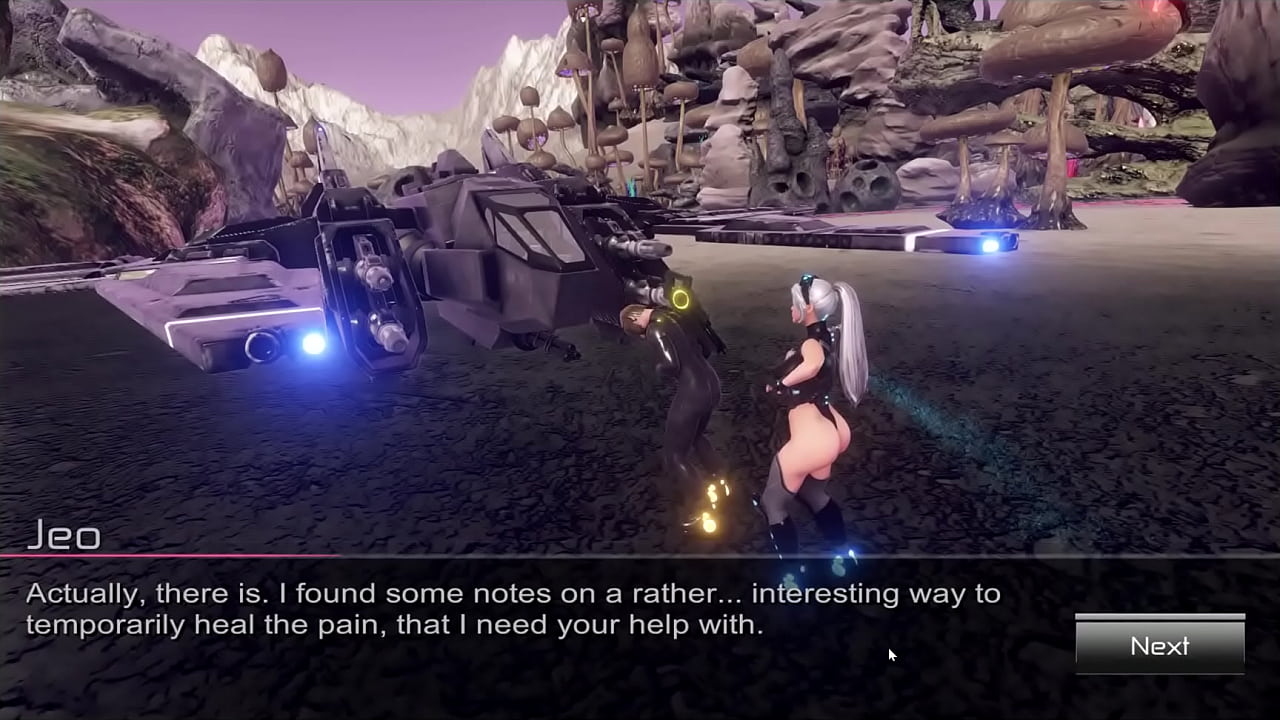Advance the dialogue with the Next button
This screenshot has width=1280, height=720.
pyautogui.click(x=1160, y=646)
